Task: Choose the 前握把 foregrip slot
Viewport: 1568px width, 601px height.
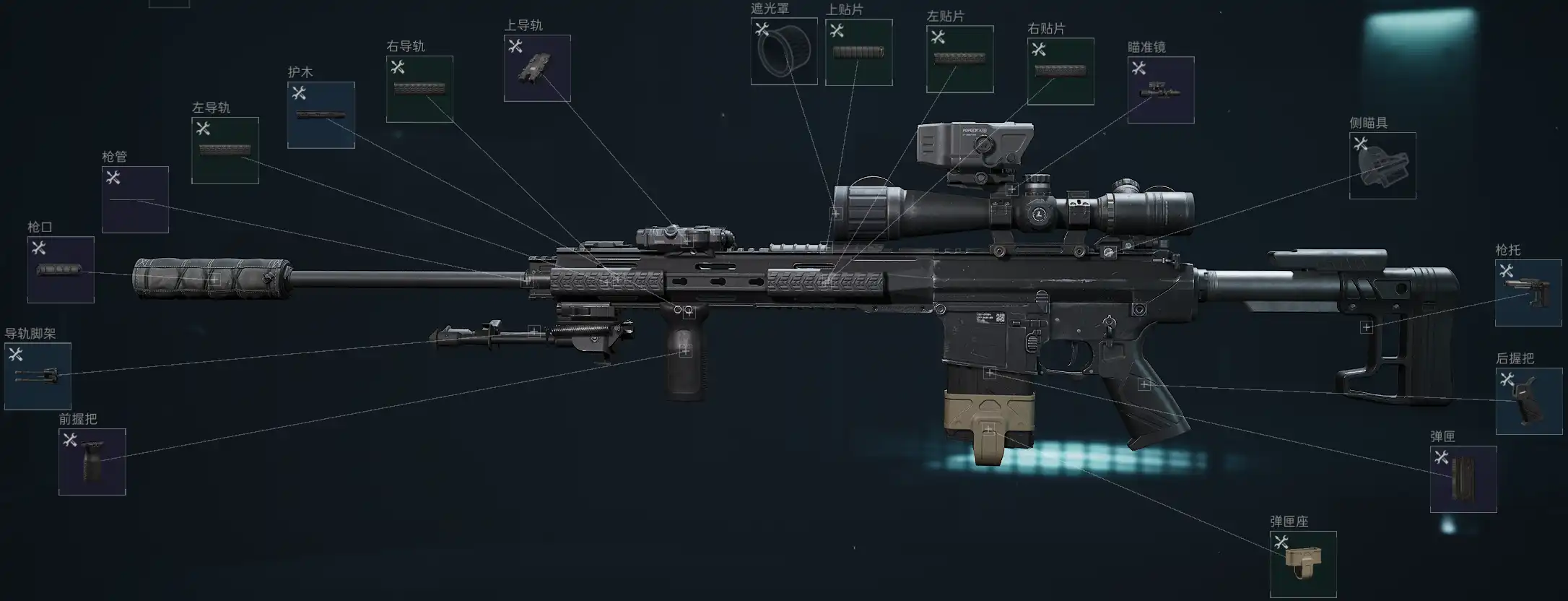Action: 92,462
